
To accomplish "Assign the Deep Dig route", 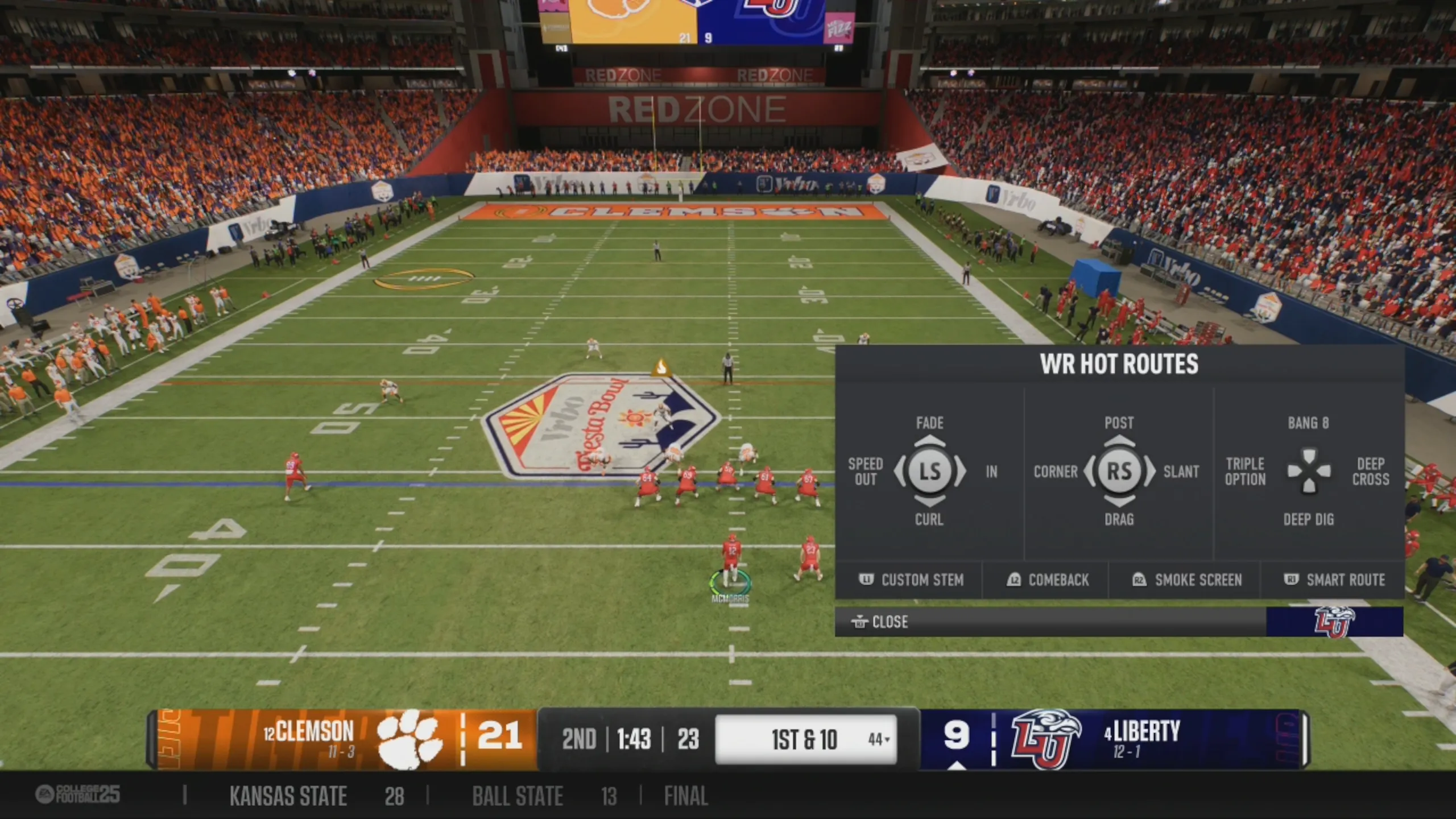I will click(1308, 519).
